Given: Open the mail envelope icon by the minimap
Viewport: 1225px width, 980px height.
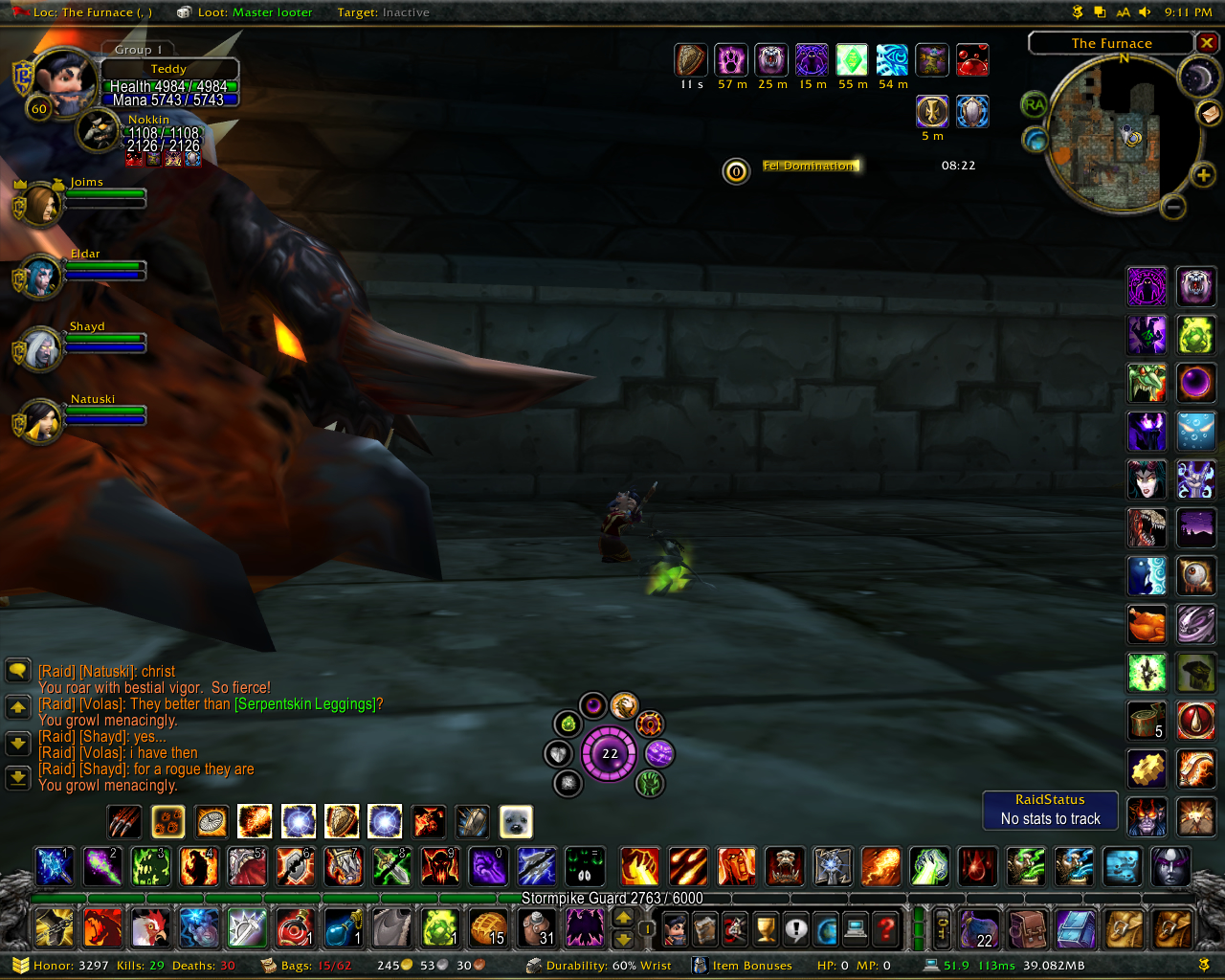Looking at the screenshot, I should pos(1210,113).
